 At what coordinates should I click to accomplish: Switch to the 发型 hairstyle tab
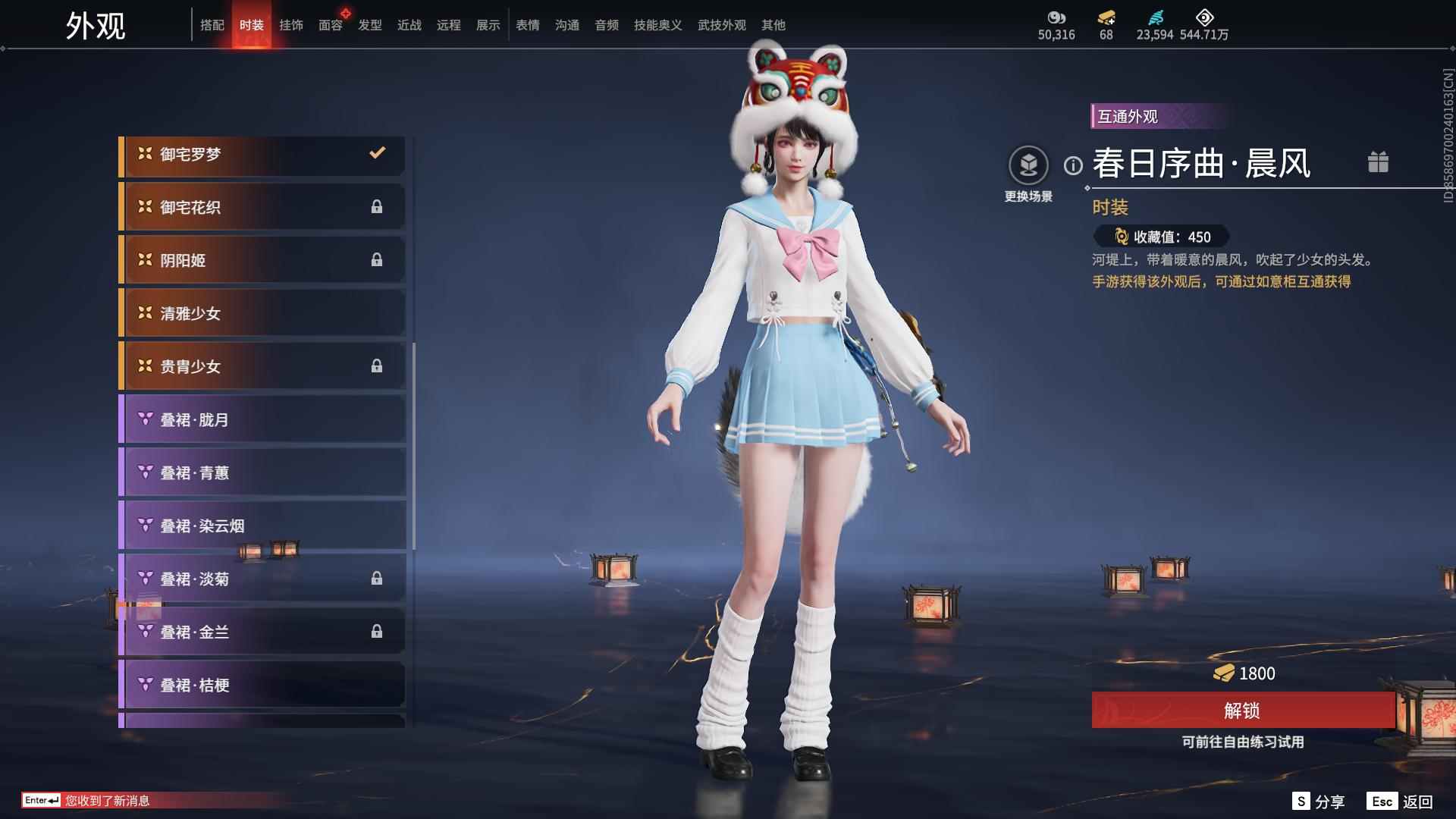pos(369,25)
